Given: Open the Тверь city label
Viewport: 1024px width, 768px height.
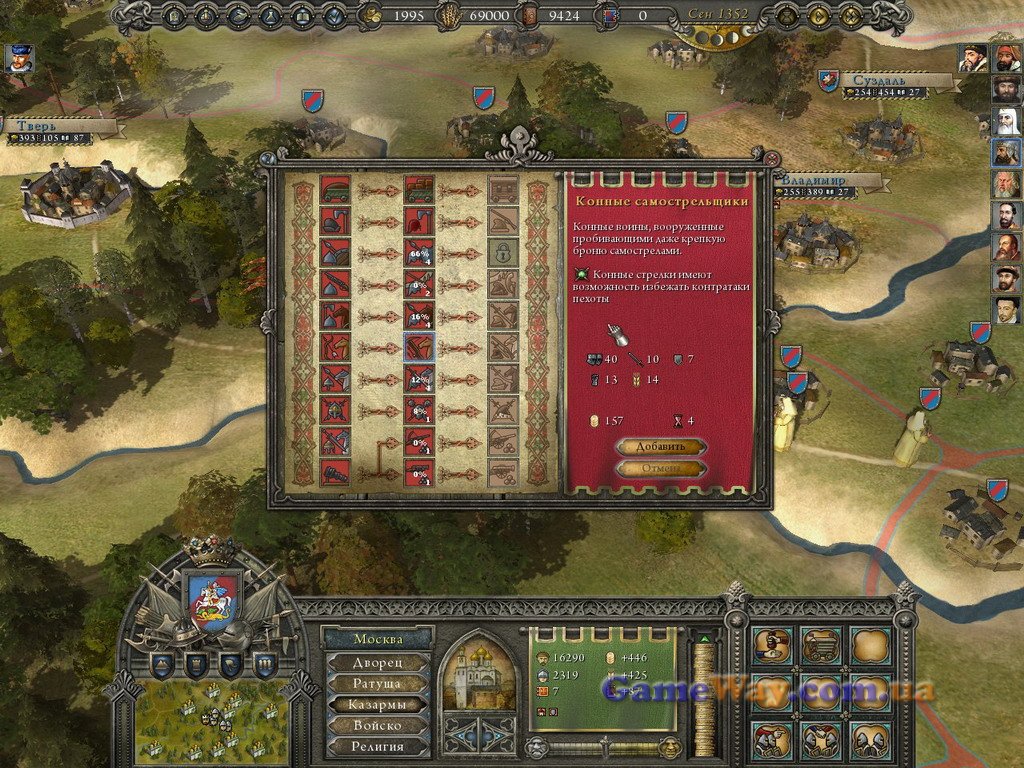Looking at the screenshot, I should coord(62,127).
